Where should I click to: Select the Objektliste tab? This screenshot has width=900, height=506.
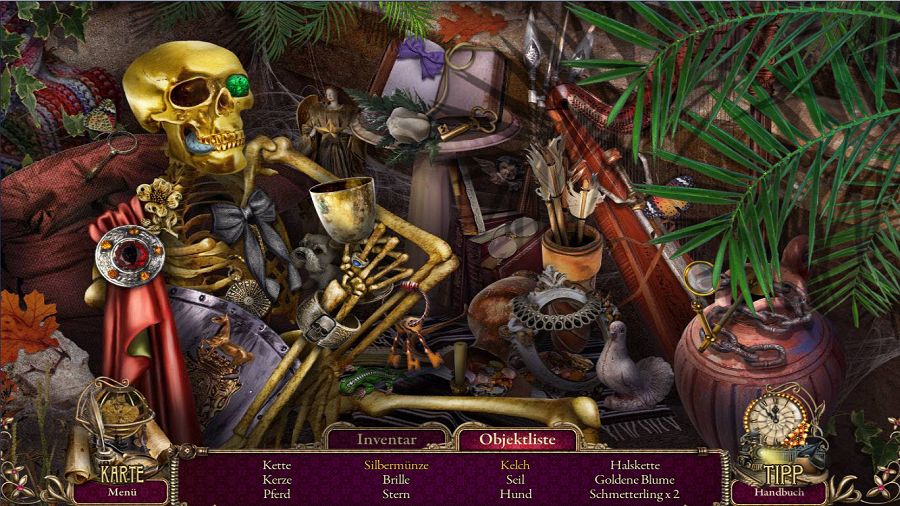[515, 438]
